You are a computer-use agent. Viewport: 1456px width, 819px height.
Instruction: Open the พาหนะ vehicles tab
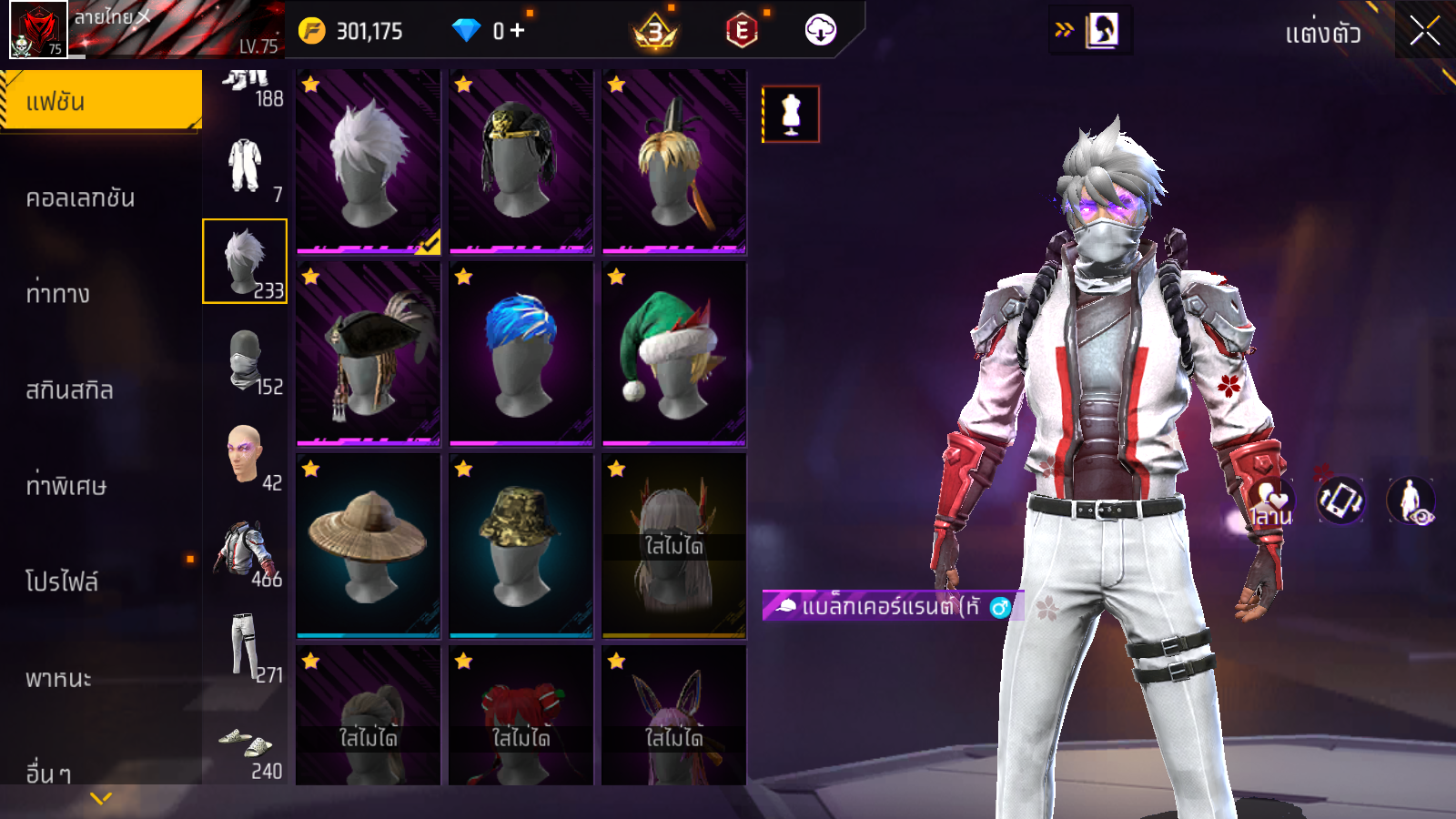tap(59, 678)
